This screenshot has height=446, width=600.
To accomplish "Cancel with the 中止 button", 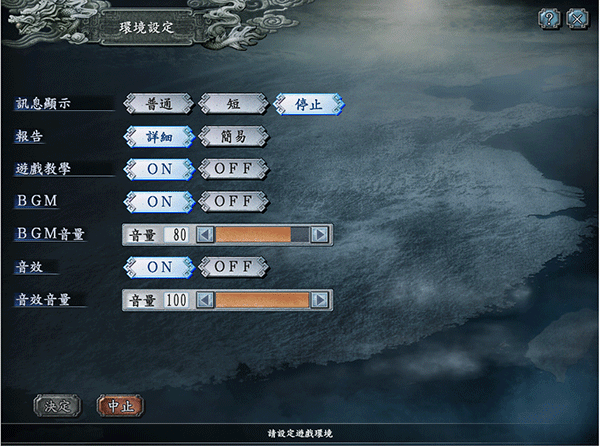I will click(x=120, y=406).
